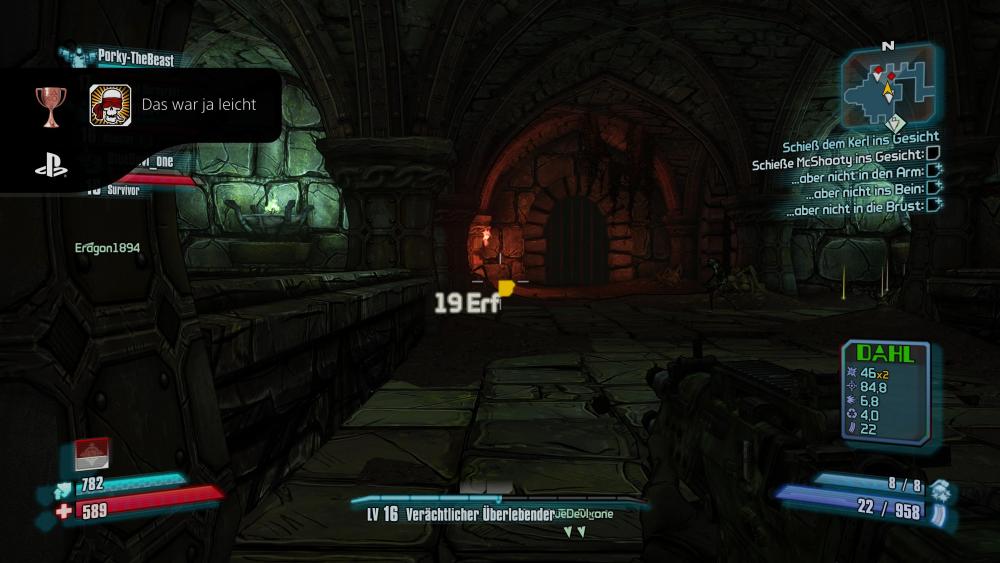The width and height of the screenshot is (1000, 563).
Task: Click the PlayStation logo in the overlay
Action: pyautogui.click(x=51, y=167)
